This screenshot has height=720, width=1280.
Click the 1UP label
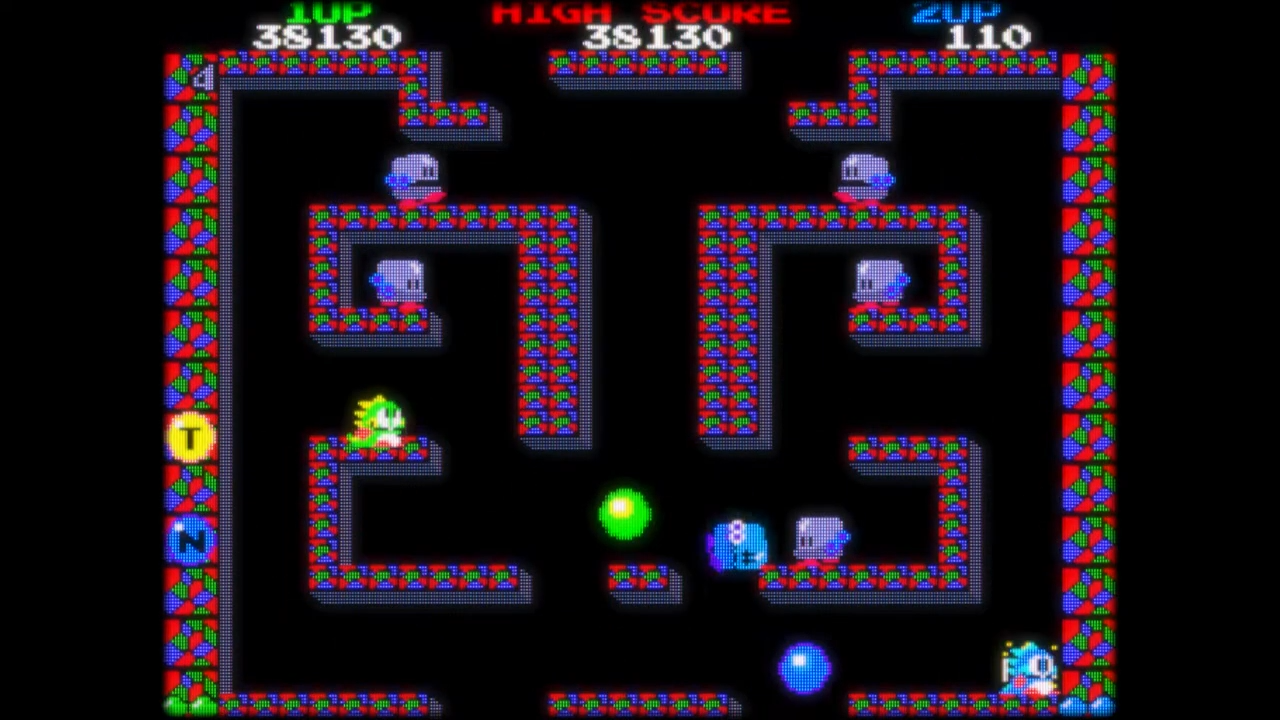click(329, 13)
